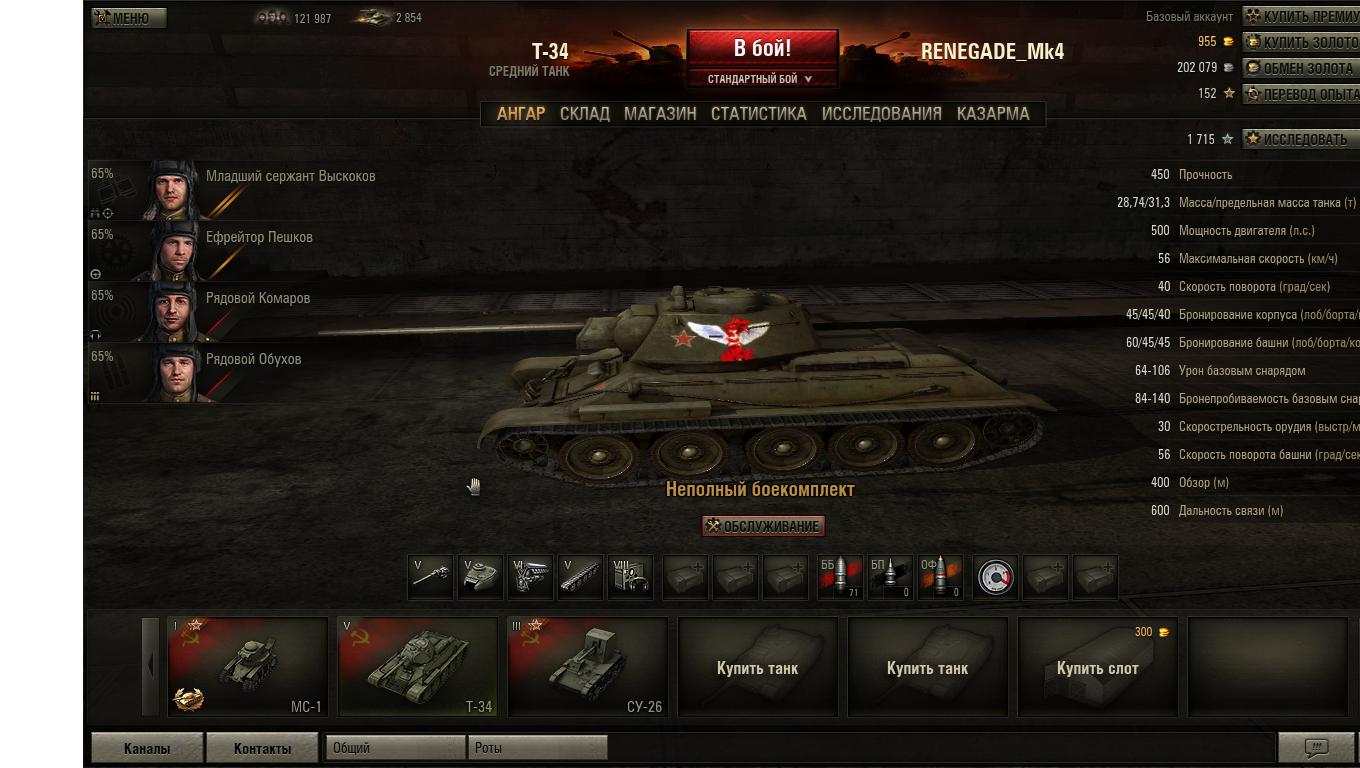Open the Стандартный бой battle type dropdown

coord(761,79)
